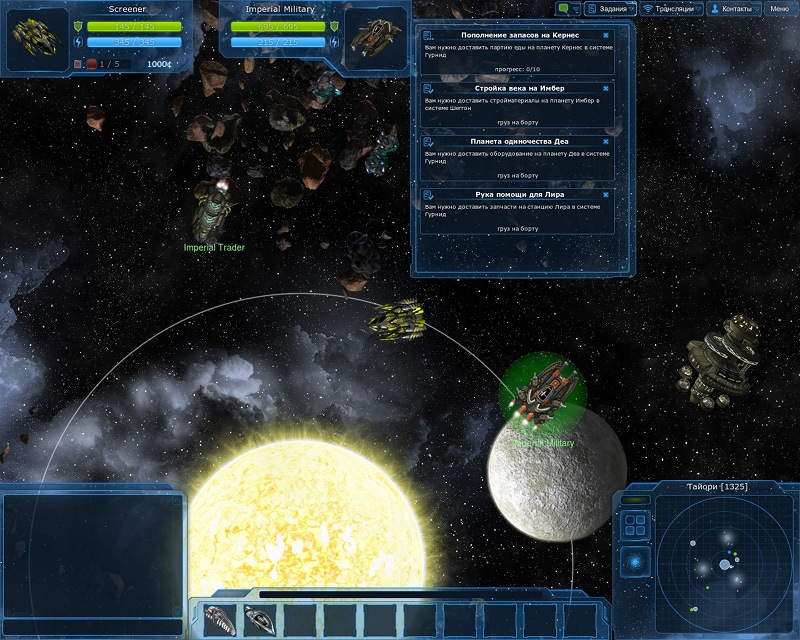The width and height of the screenshot is (800, 640).
Task: Toggle the Задания quest list
Action: coord(612,9)
